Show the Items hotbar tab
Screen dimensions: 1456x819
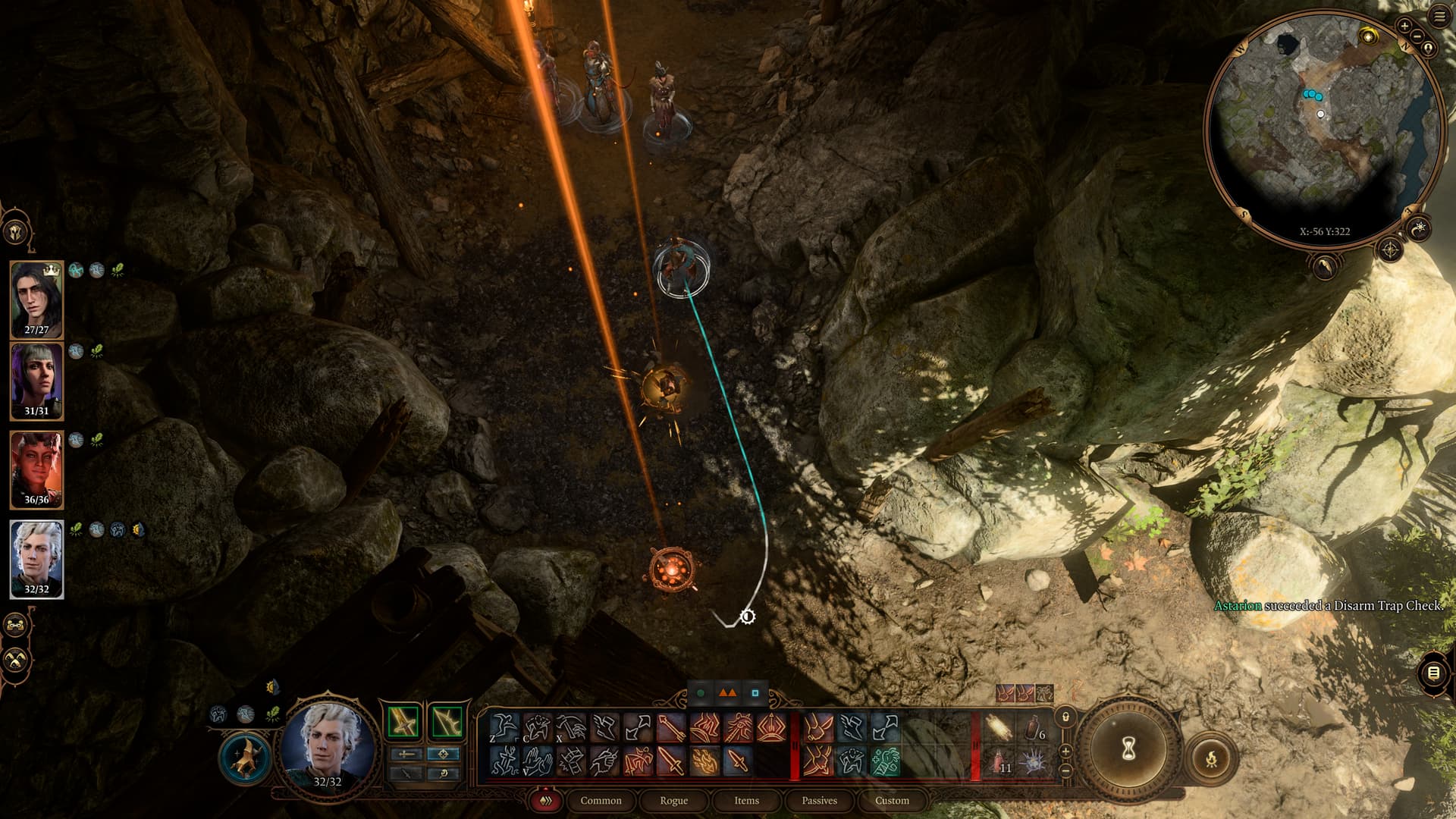746,800
